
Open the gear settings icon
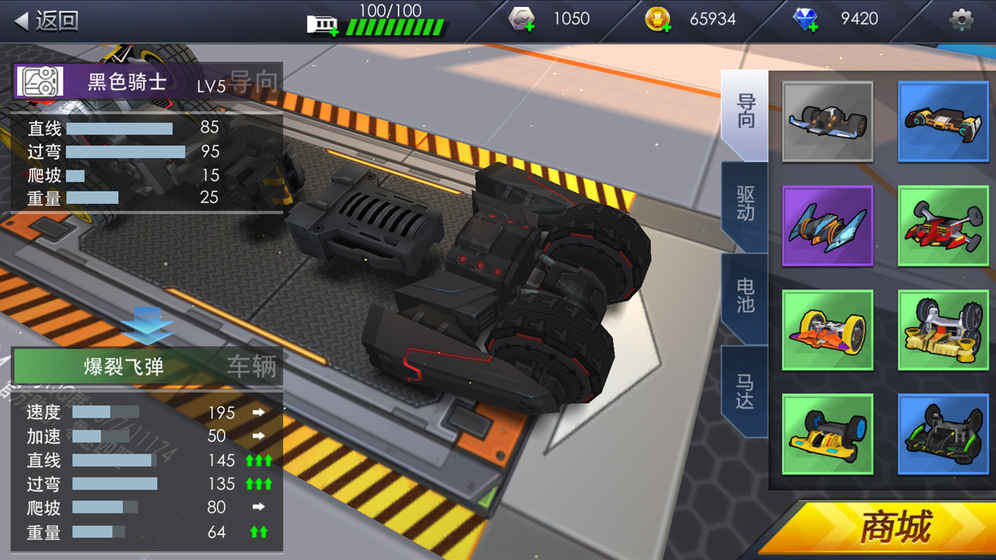click(961, 19)
